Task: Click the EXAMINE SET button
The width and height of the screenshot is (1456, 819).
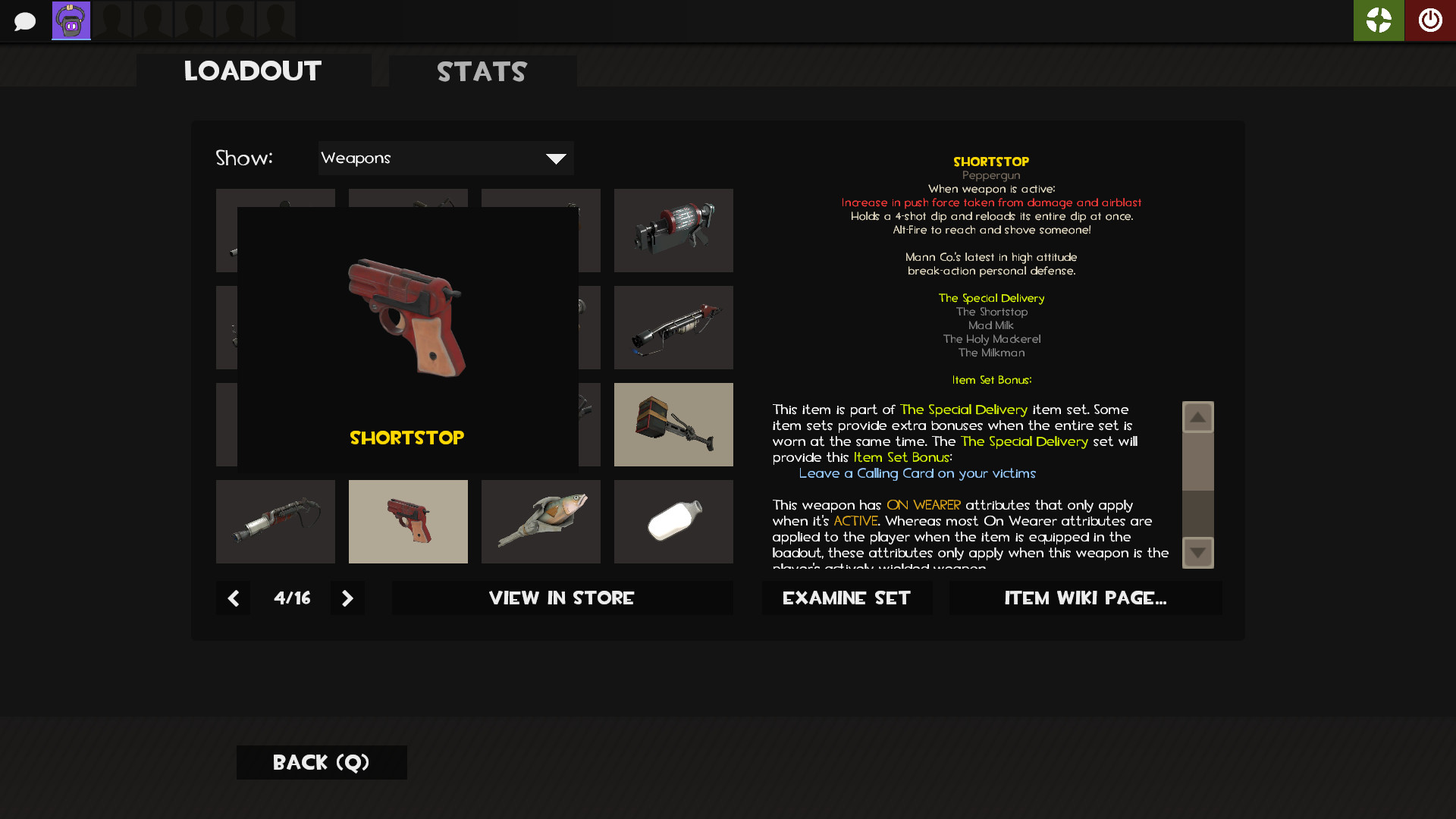Action: click(847, 598)
